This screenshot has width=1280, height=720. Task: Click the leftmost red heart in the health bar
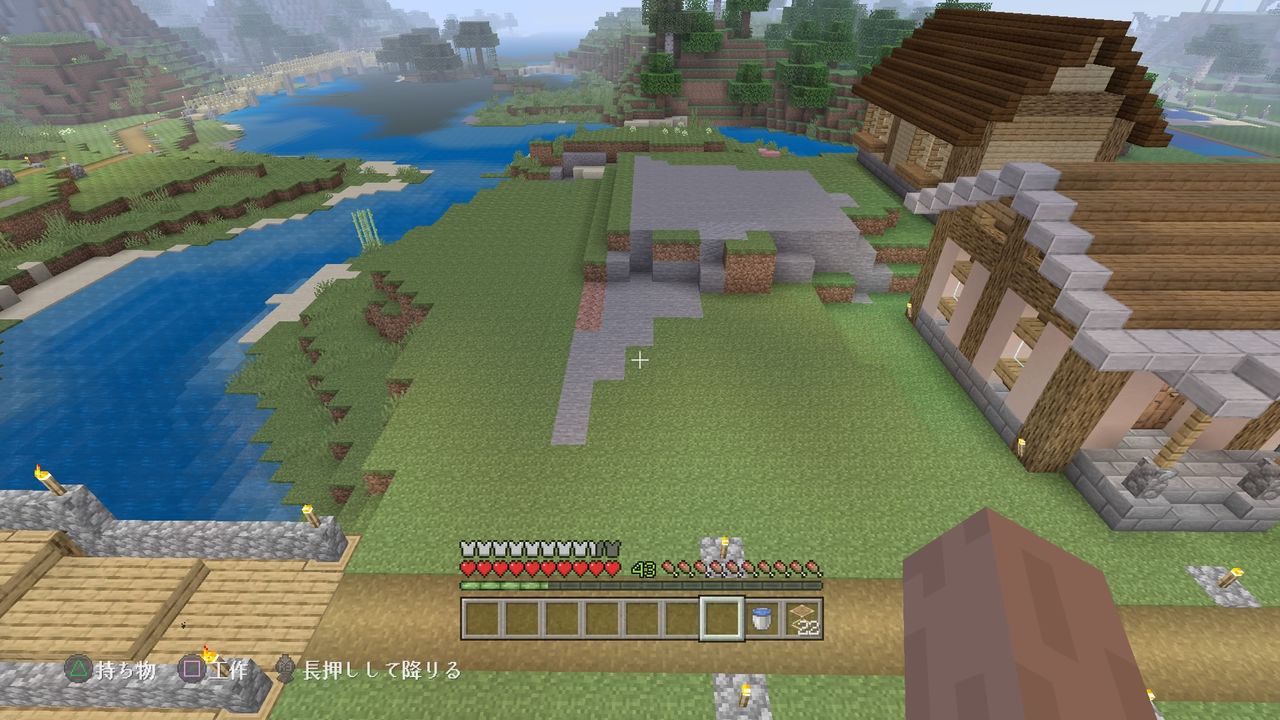[x=467, y=568]
